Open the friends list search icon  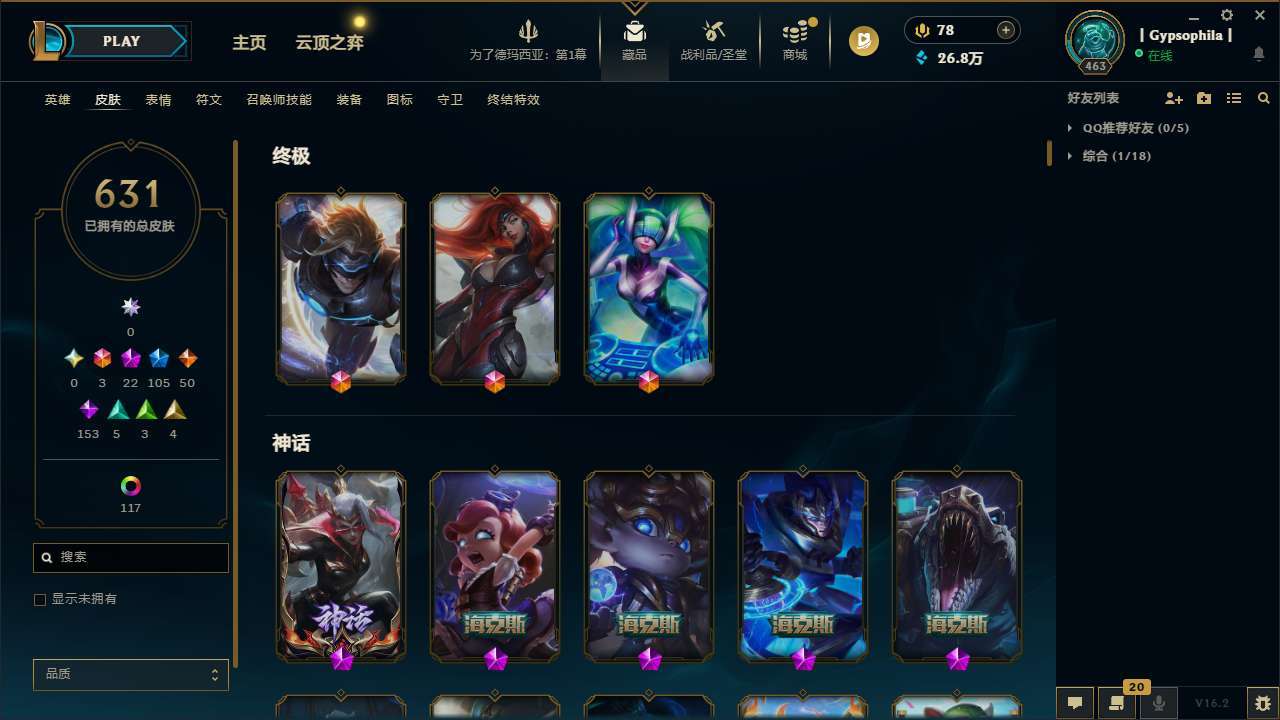1264,98
